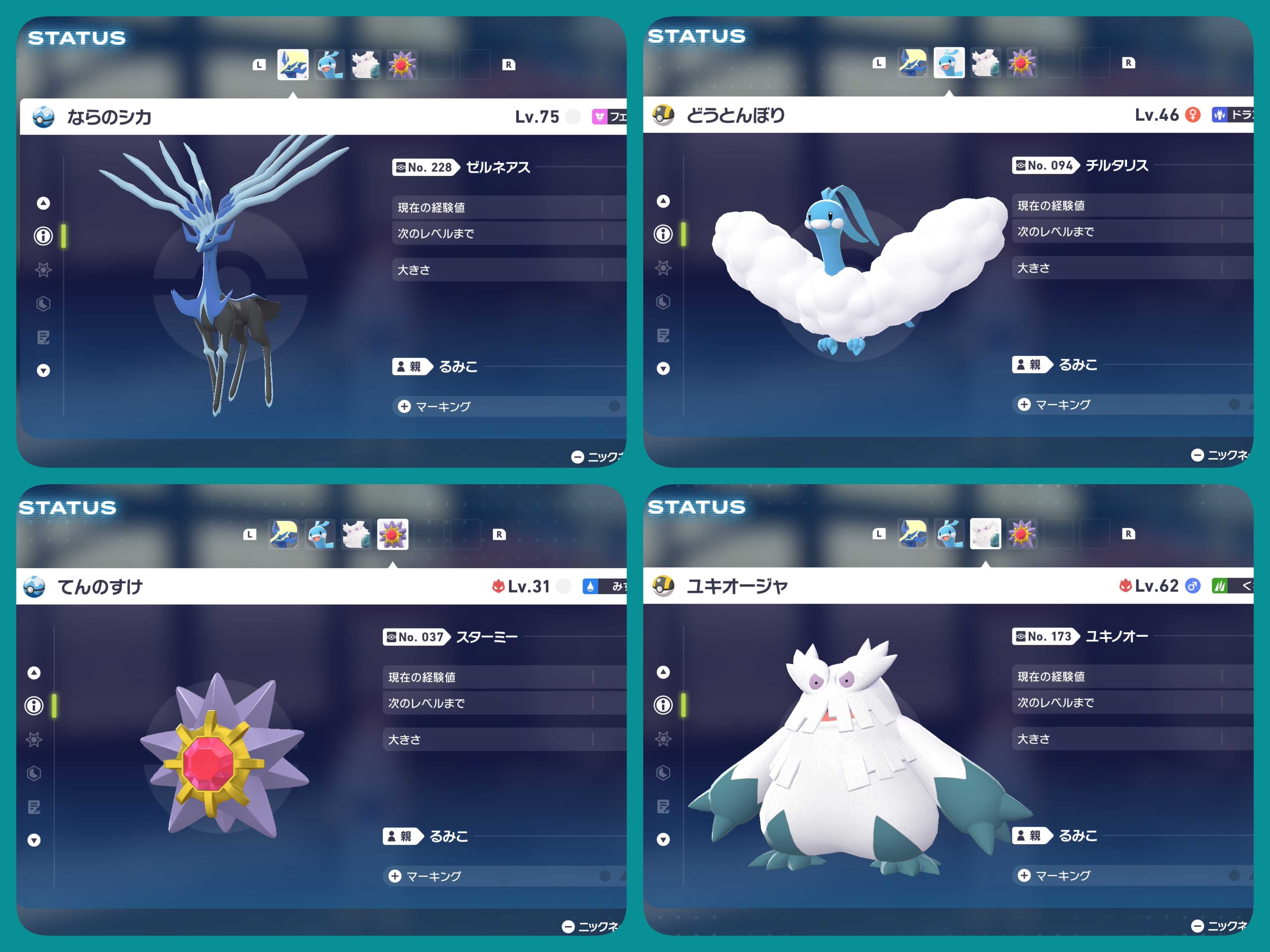Switch to the info tab on スターミー's screen

pyautogui.click(x=34, y=705)
